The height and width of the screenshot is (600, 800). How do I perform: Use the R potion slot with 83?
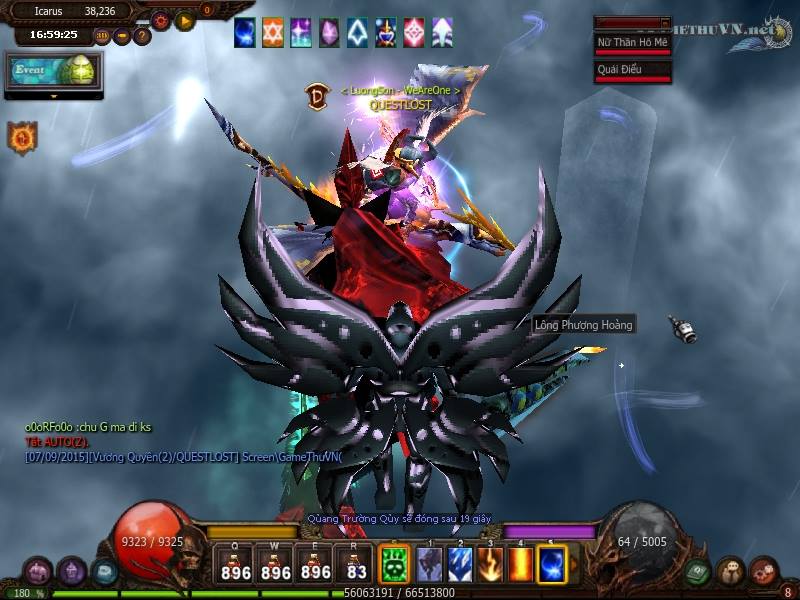(355, 565)
